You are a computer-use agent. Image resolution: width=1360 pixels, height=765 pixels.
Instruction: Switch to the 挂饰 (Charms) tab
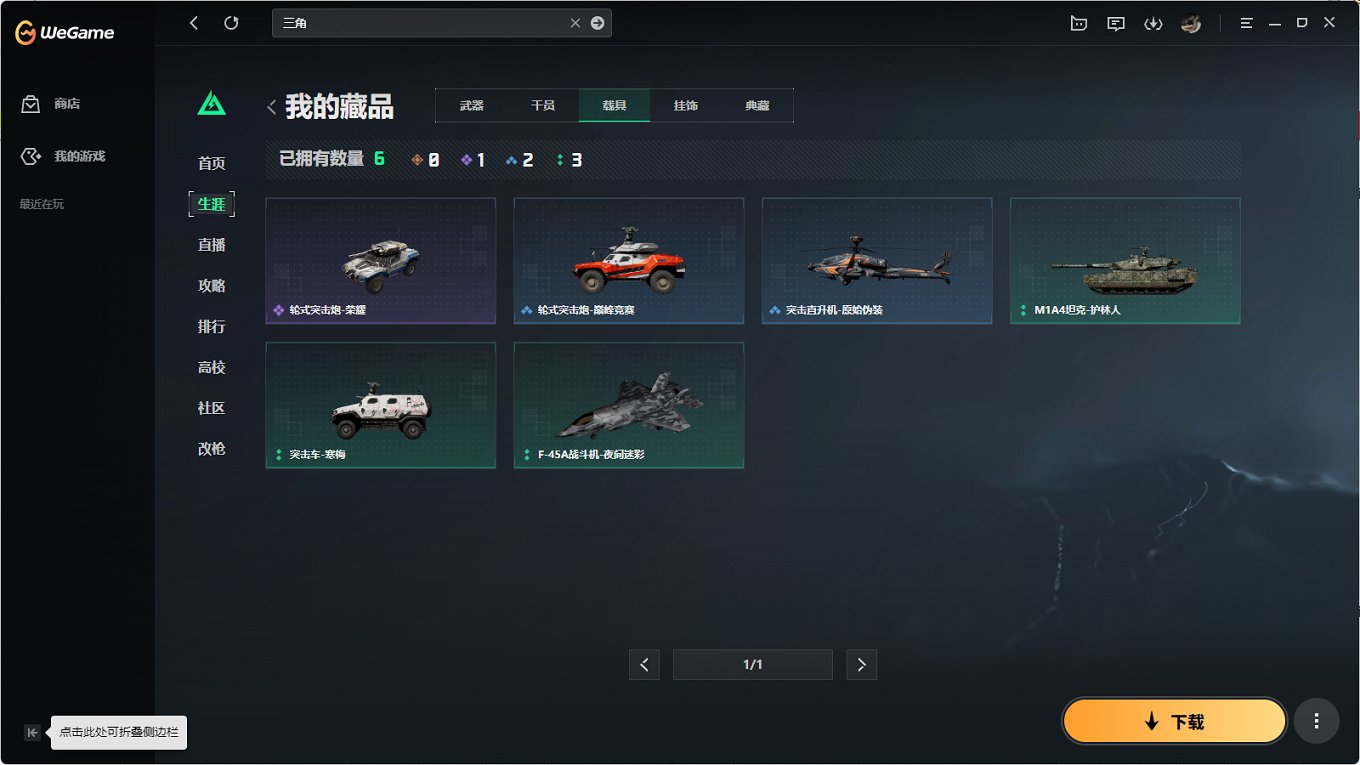(686, 104)
